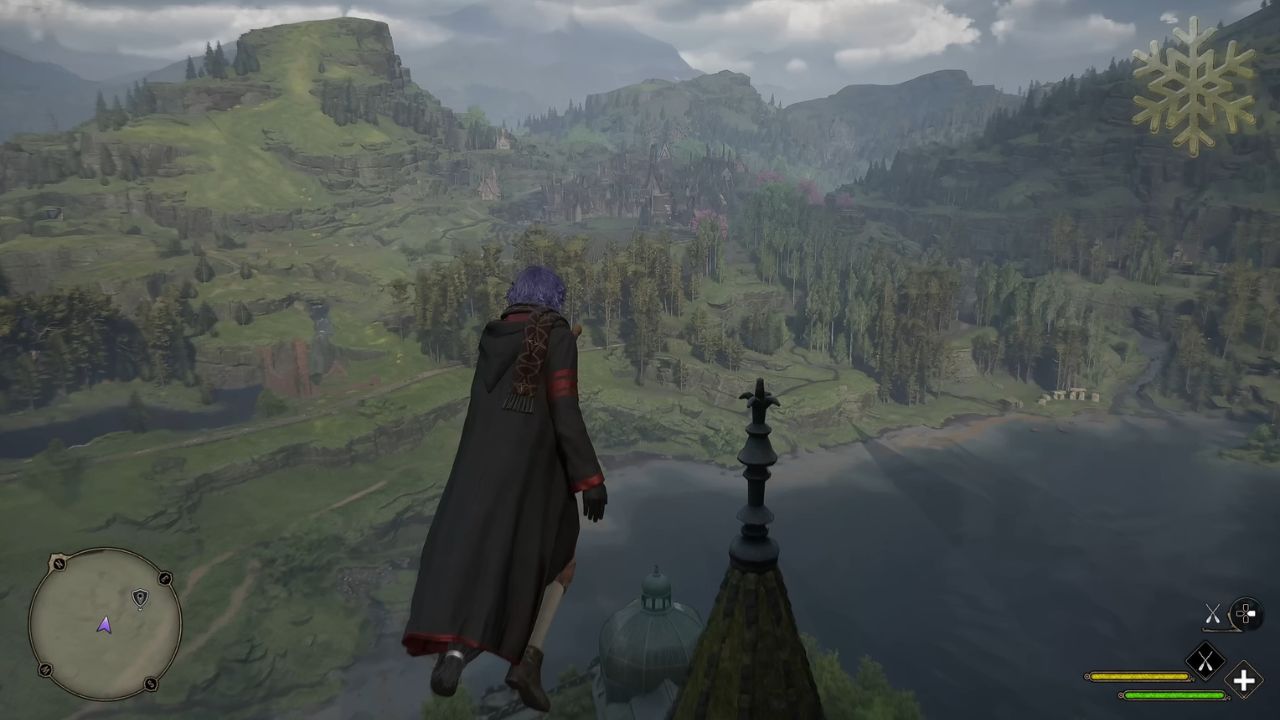
Task: Click the green health bar
Action: pyautogui.click(x=1174, y=695)
